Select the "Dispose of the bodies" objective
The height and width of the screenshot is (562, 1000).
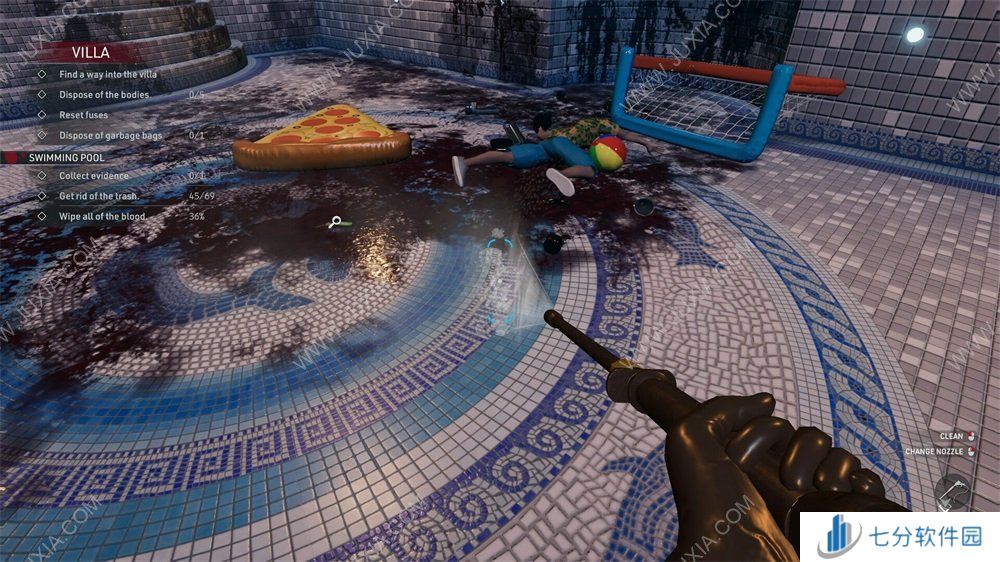[x=105, y=95]
